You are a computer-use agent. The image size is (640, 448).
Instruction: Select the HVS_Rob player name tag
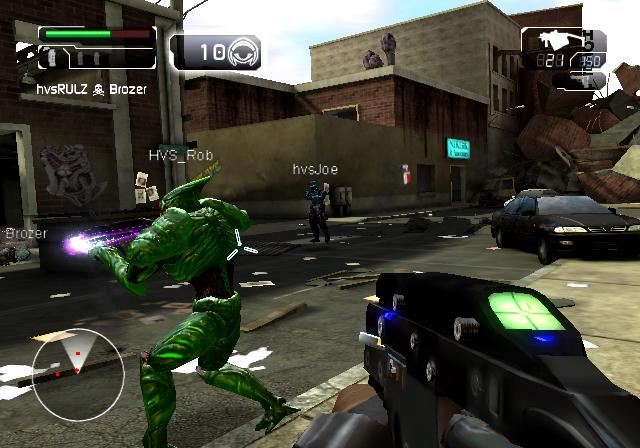click(x=181, y=156)
